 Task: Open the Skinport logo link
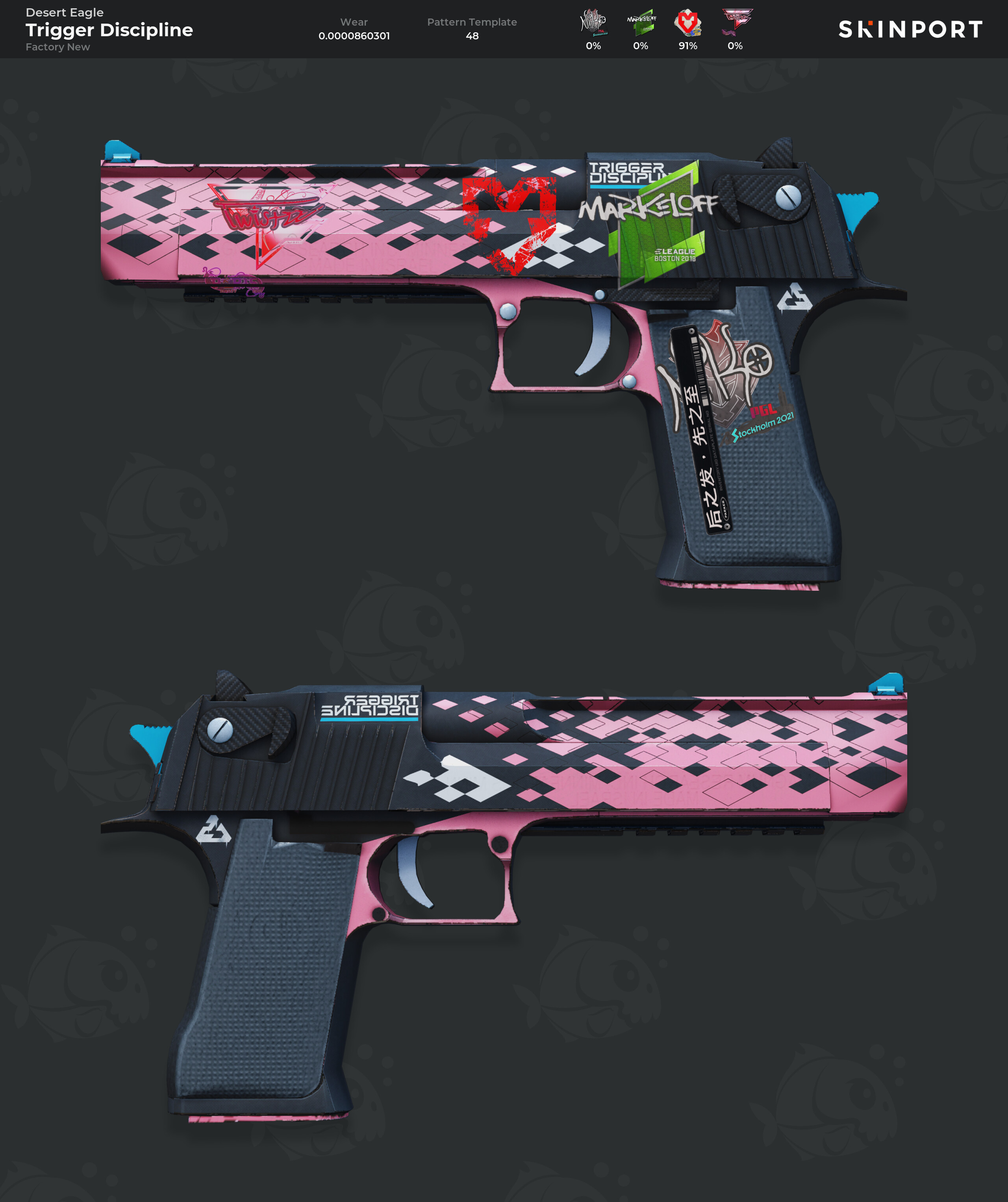pyautogui.click(x=910, y=29)
